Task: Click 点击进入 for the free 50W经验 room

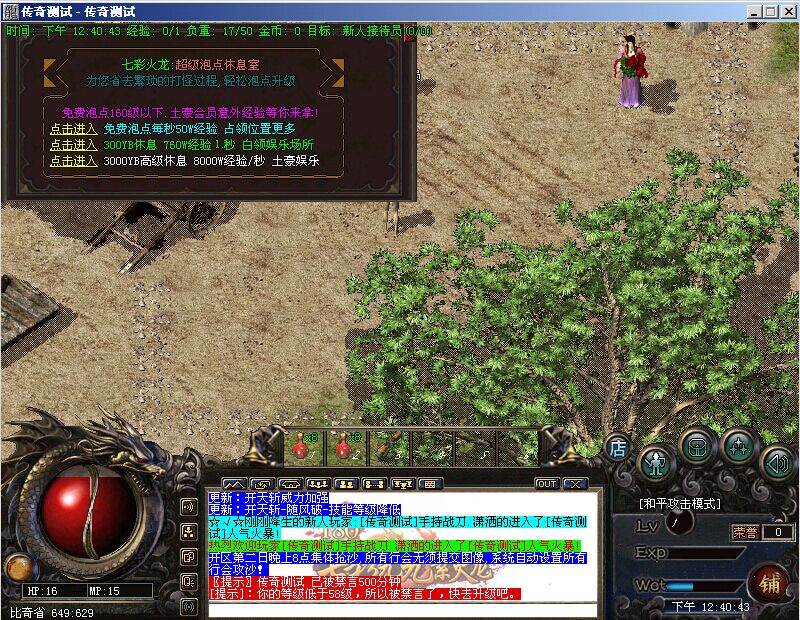Action: [73, 128]
